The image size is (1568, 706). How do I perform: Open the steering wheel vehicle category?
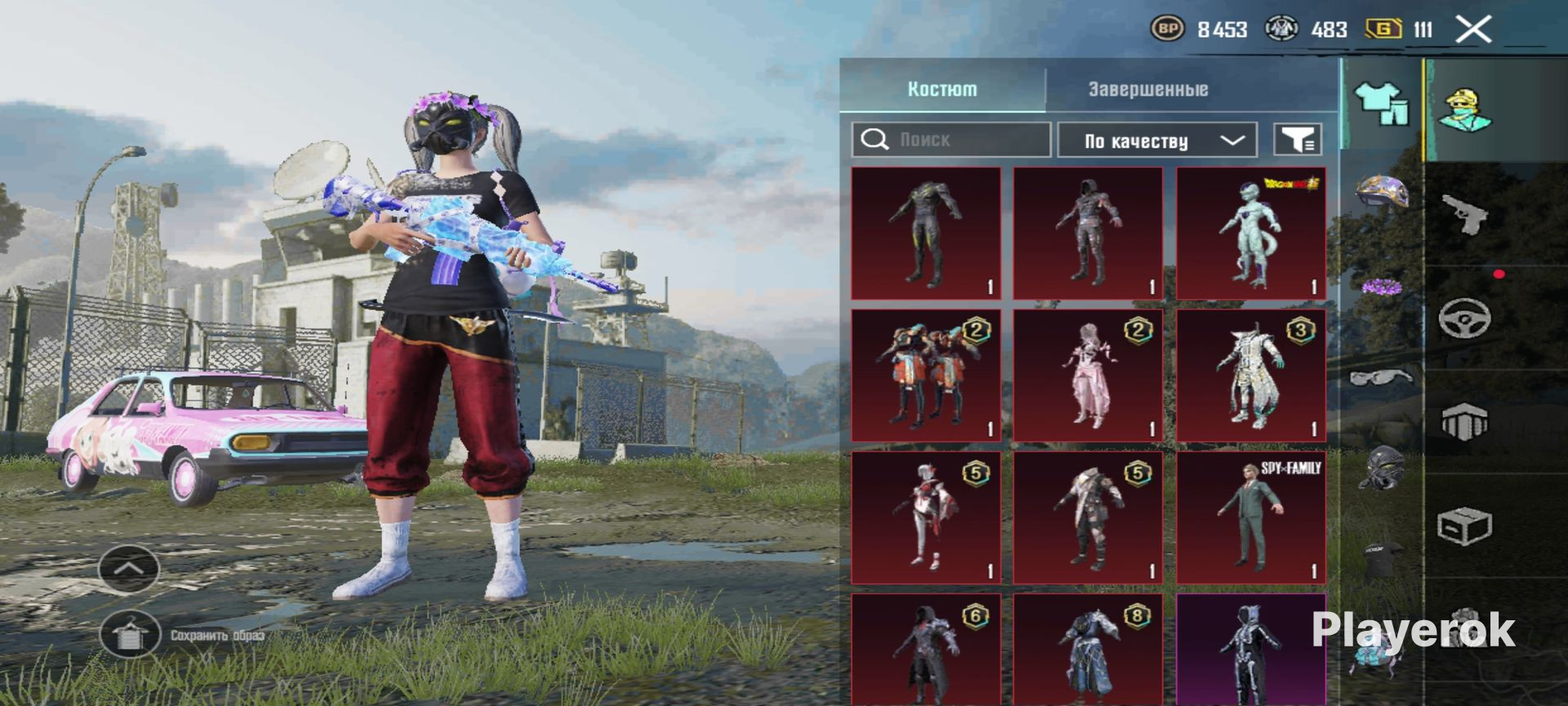(x=1464, y=318)
